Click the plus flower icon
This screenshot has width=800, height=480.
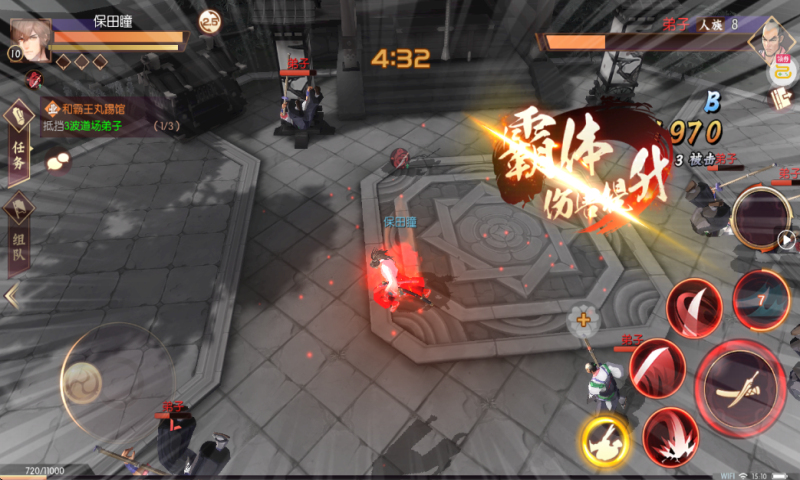581,321
